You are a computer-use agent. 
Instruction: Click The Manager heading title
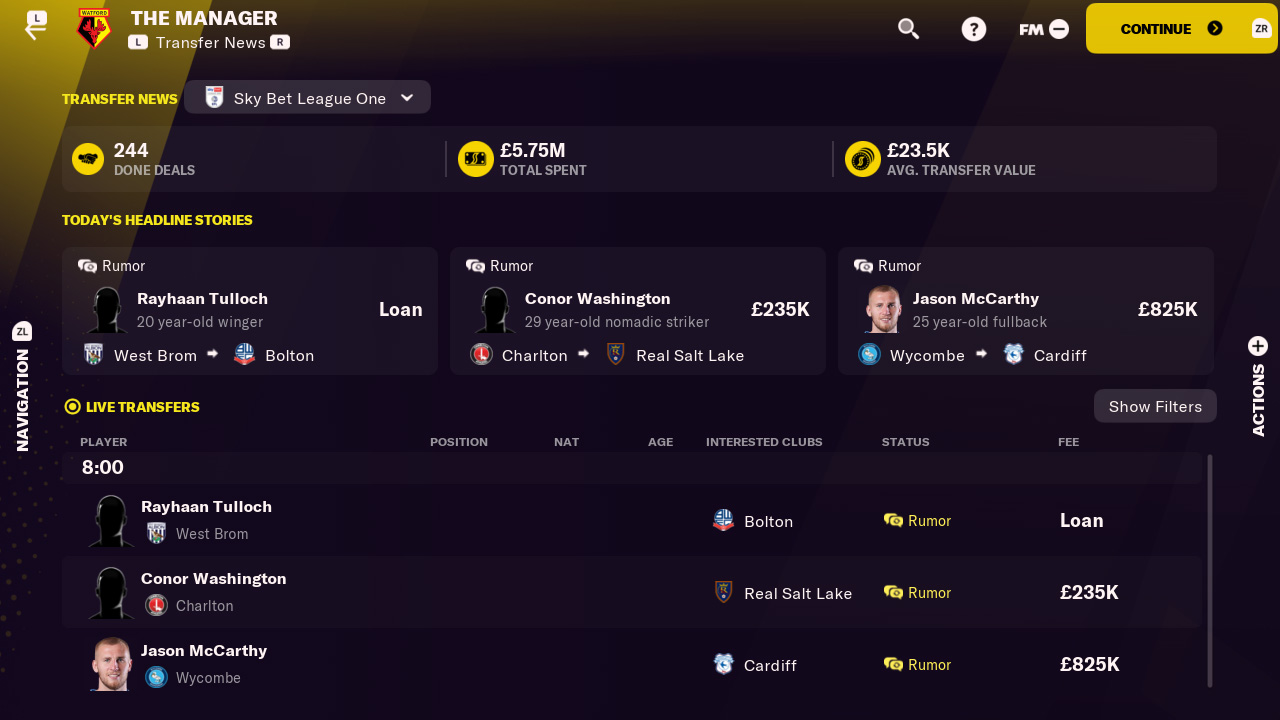[205, 17]
